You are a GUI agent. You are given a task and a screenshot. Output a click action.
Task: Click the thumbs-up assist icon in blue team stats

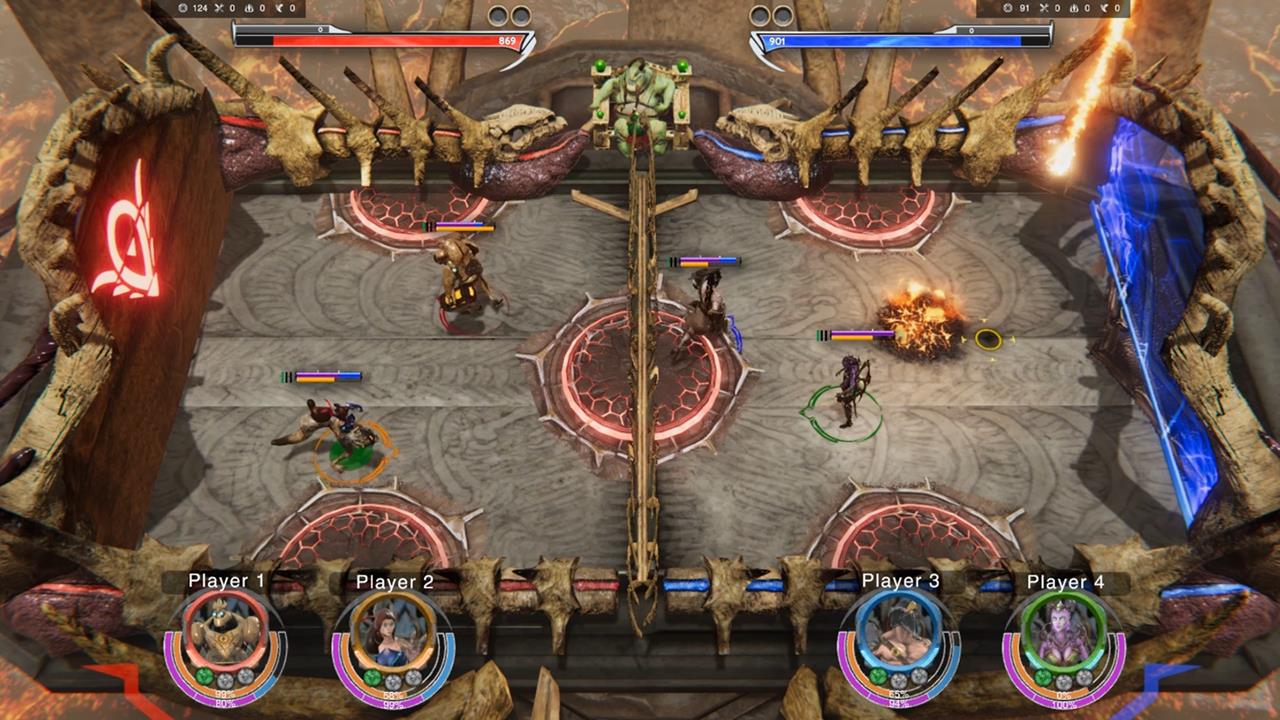(1075, 7)
